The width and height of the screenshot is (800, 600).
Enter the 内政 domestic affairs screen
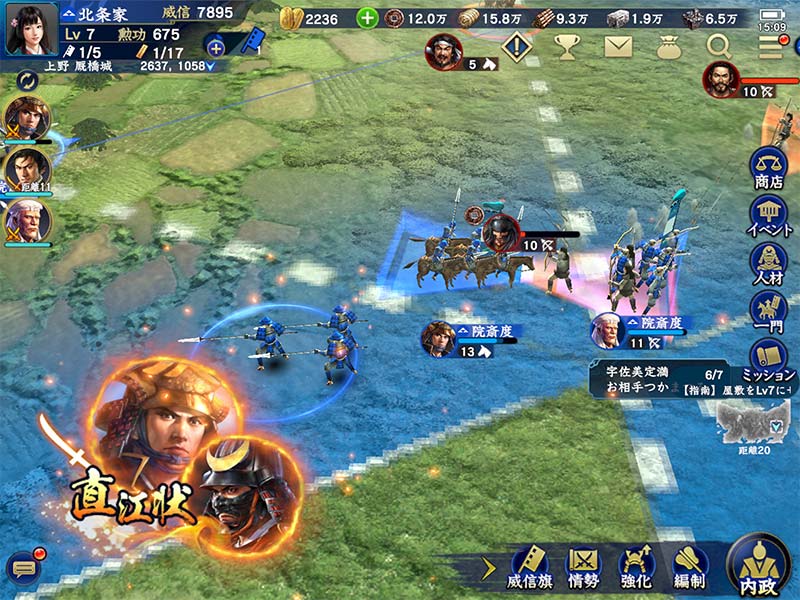point(757,566)
